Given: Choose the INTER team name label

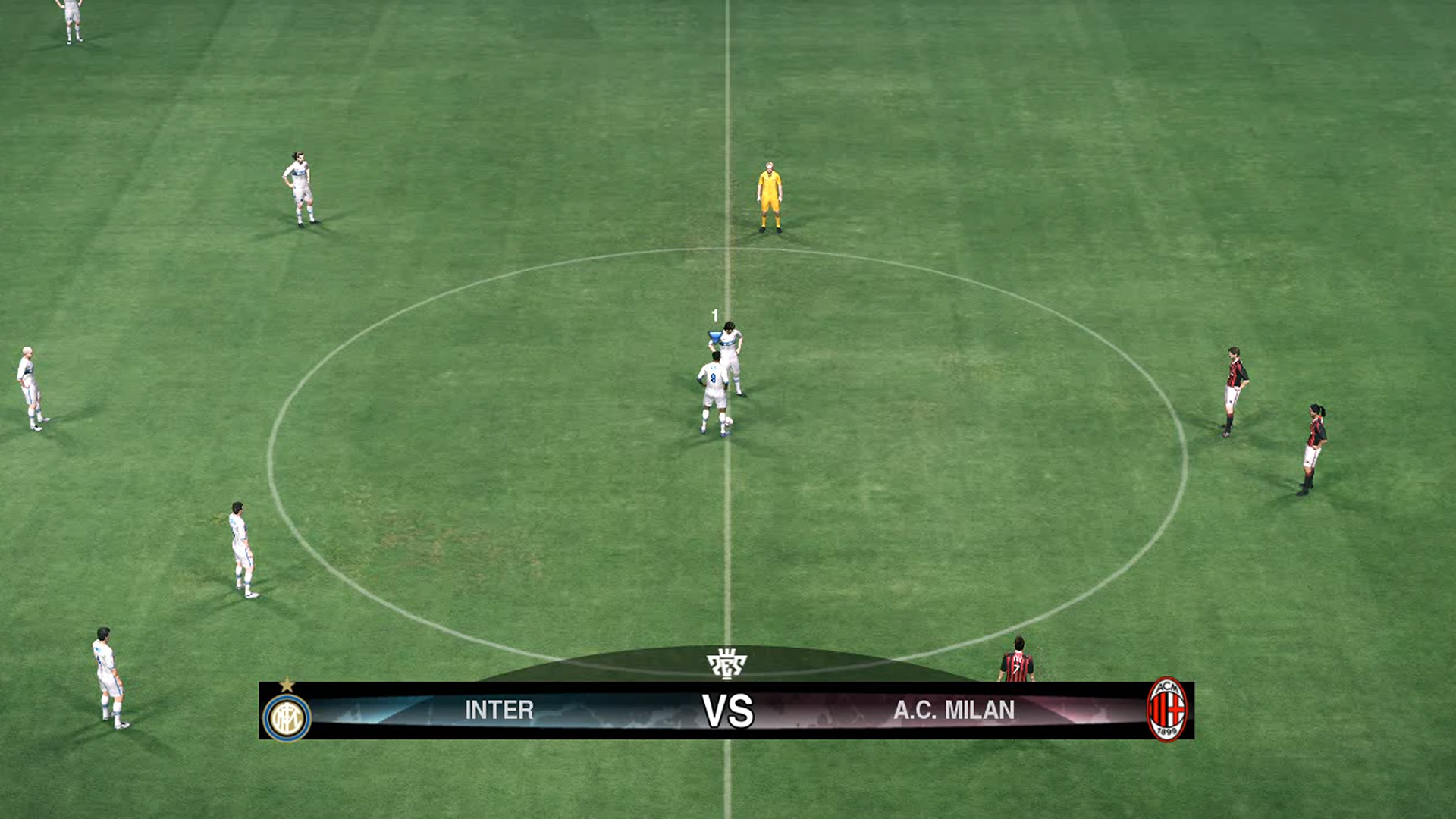Looking at the screenshot, I should 499,710.
